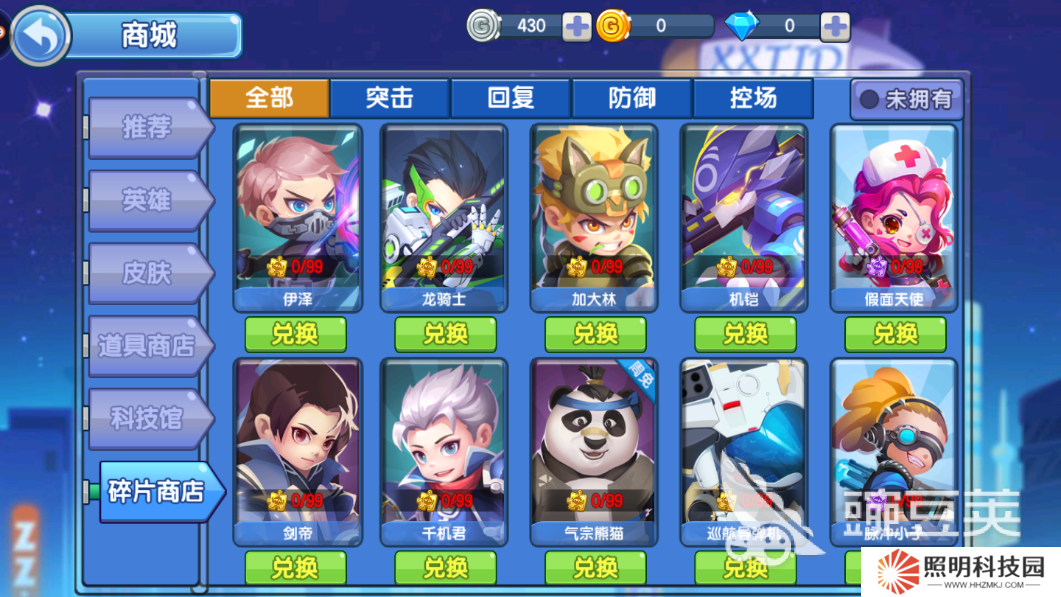This screenshot has height=597, width=1061.
Task: Add silver coins with the plus button
Action: click(577, 27)
